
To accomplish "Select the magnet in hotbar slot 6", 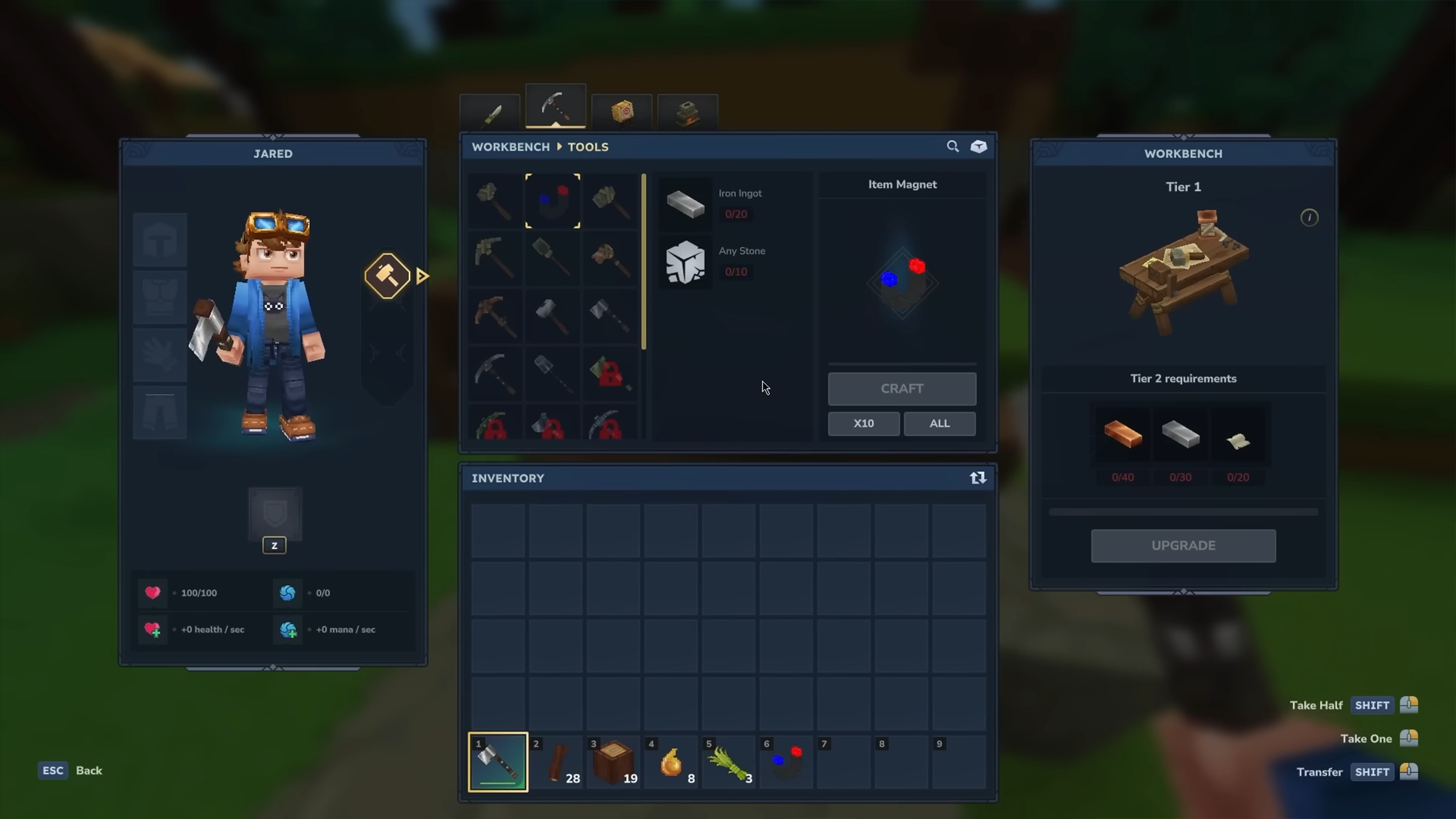I will [786, 762].
